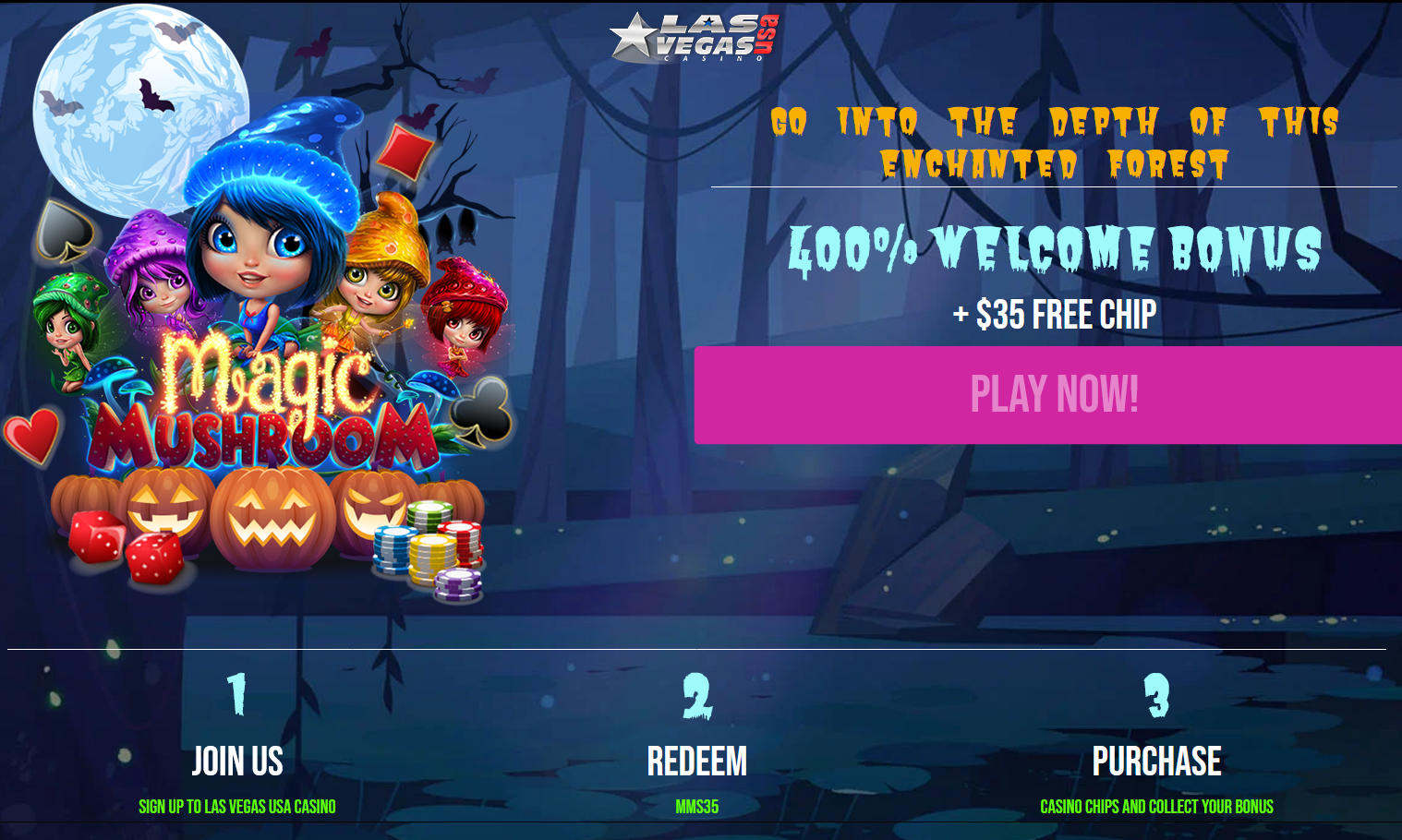Select the MMS35 bonus code
This screenshot has height=840, width=1402.
point(699,806)
